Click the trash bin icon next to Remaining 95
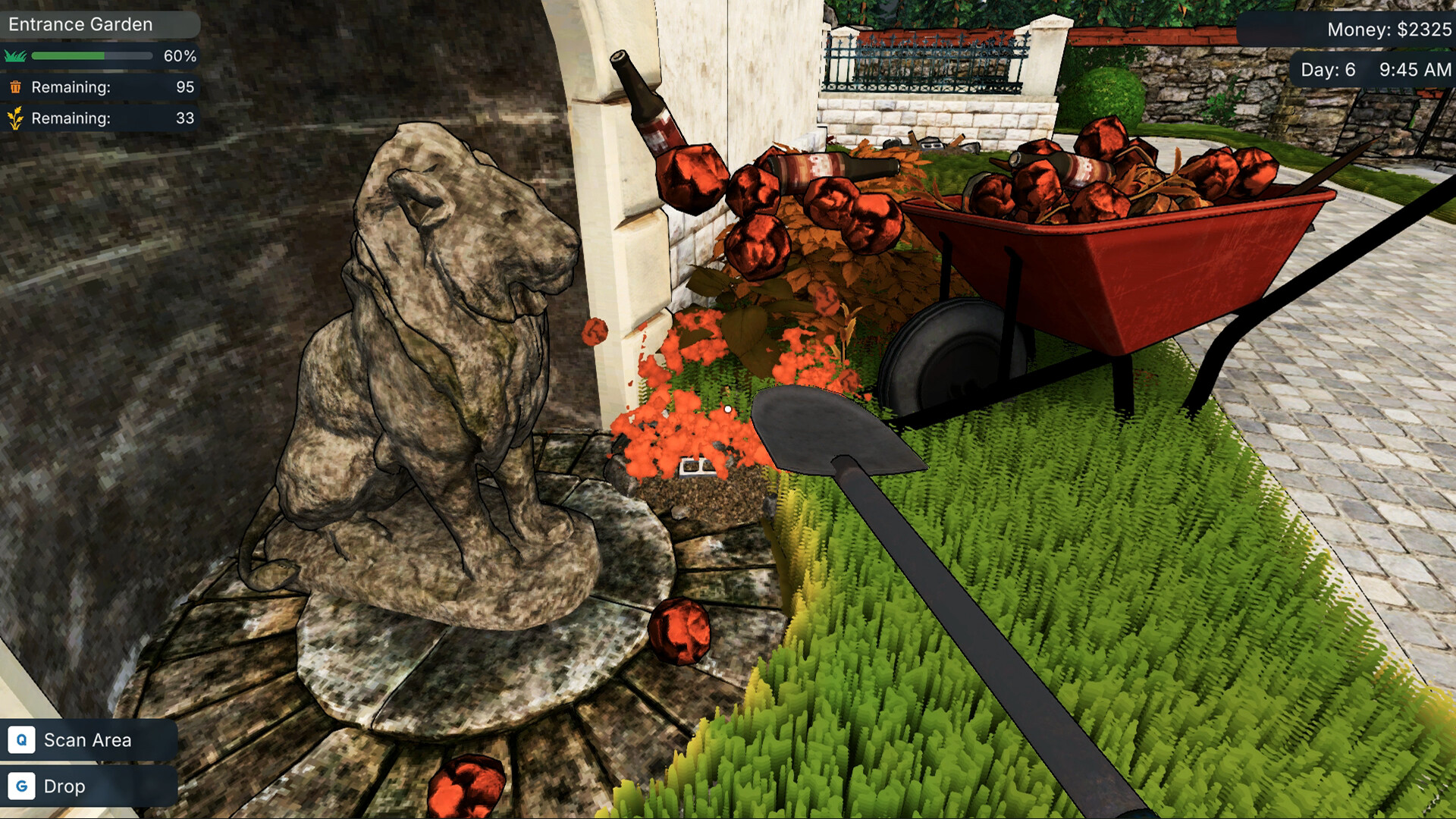Viewport: 1456px width, 819px height. coord(14,87)
